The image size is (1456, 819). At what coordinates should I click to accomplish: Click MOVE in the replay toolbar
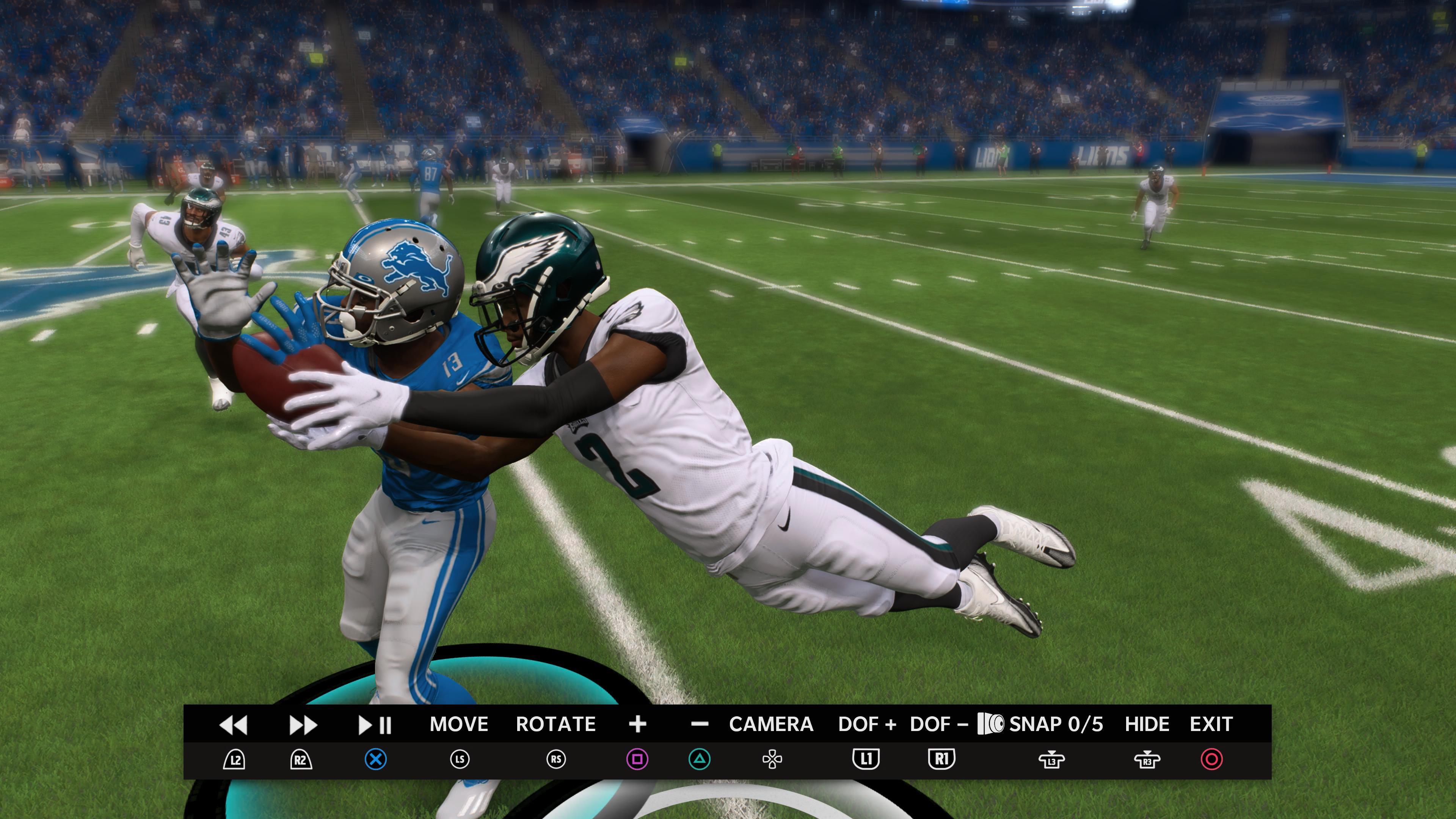tap(460, 724)
